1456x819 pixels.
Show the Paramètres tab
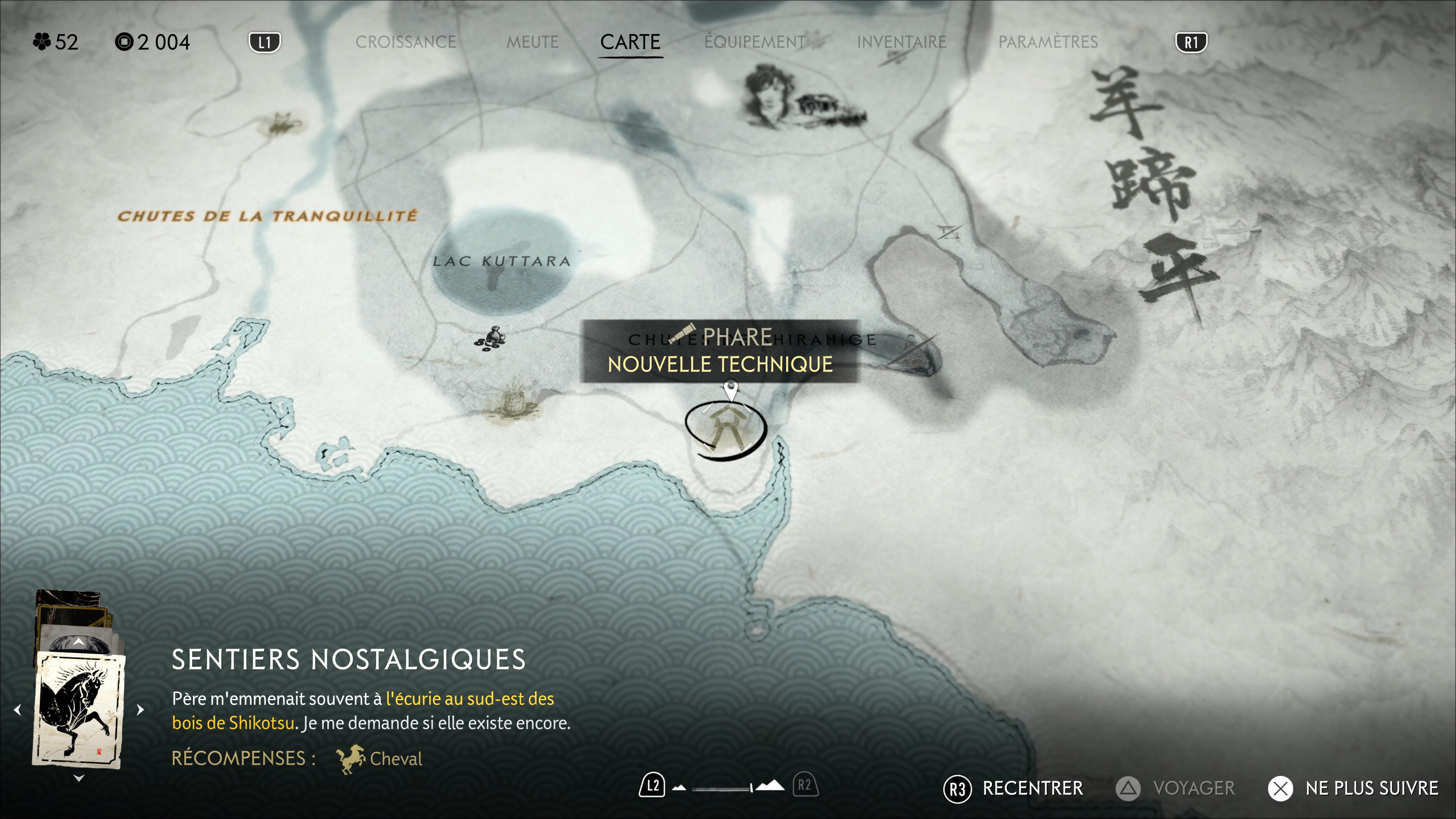1048,42
